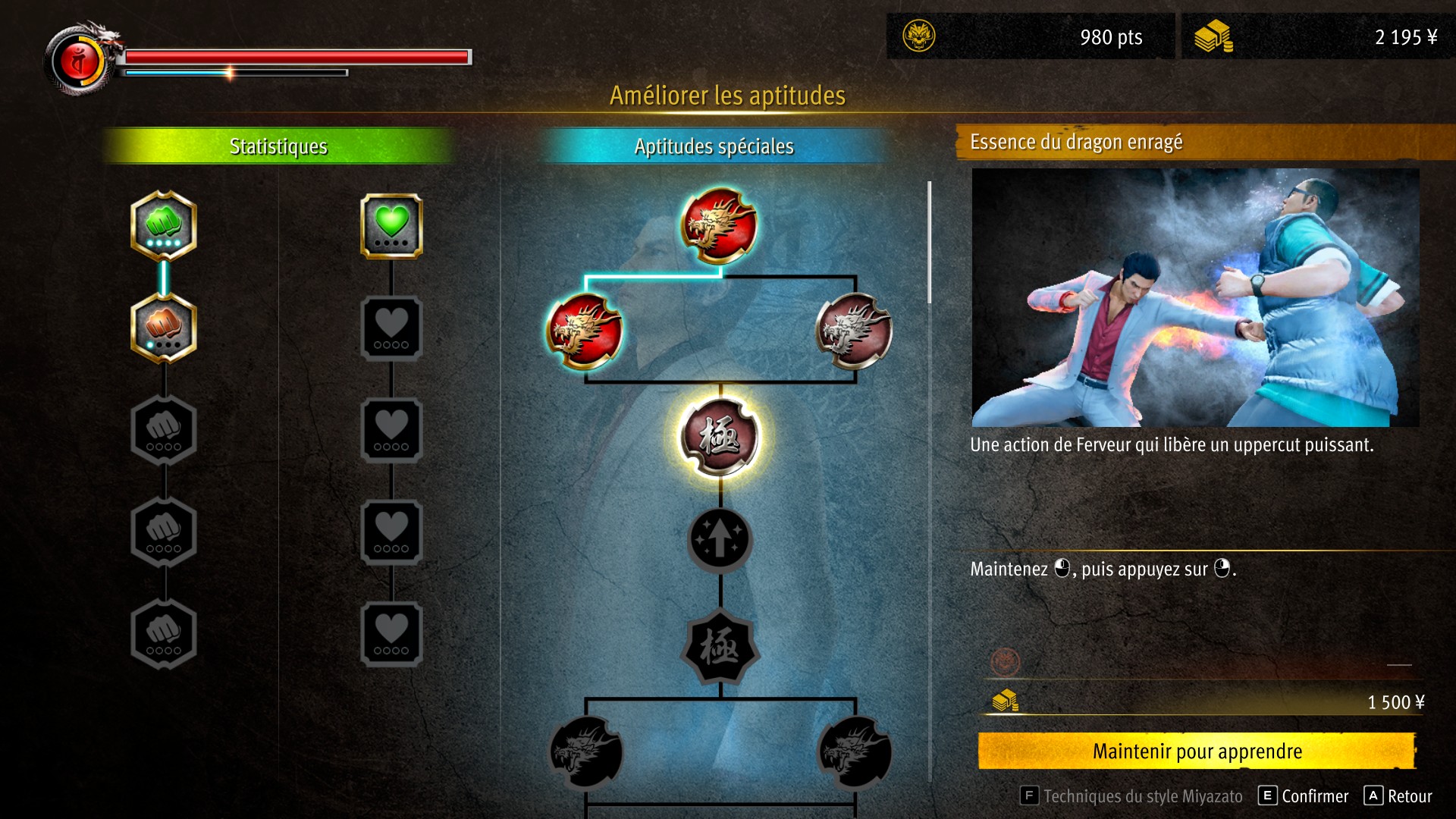Click the skill tree scrollbar
Viewport: 1456px width, 819px height.
click(929, 243)
